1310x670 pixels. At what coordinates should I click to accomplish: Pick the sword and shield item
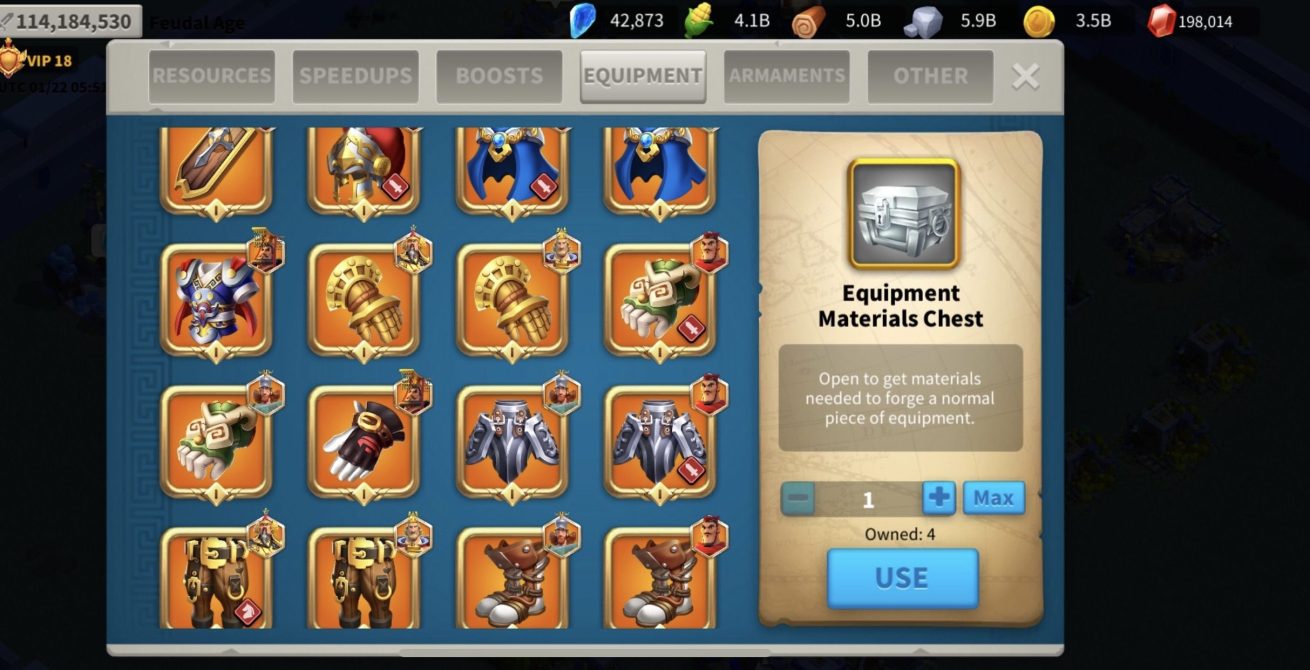point(215,168)
